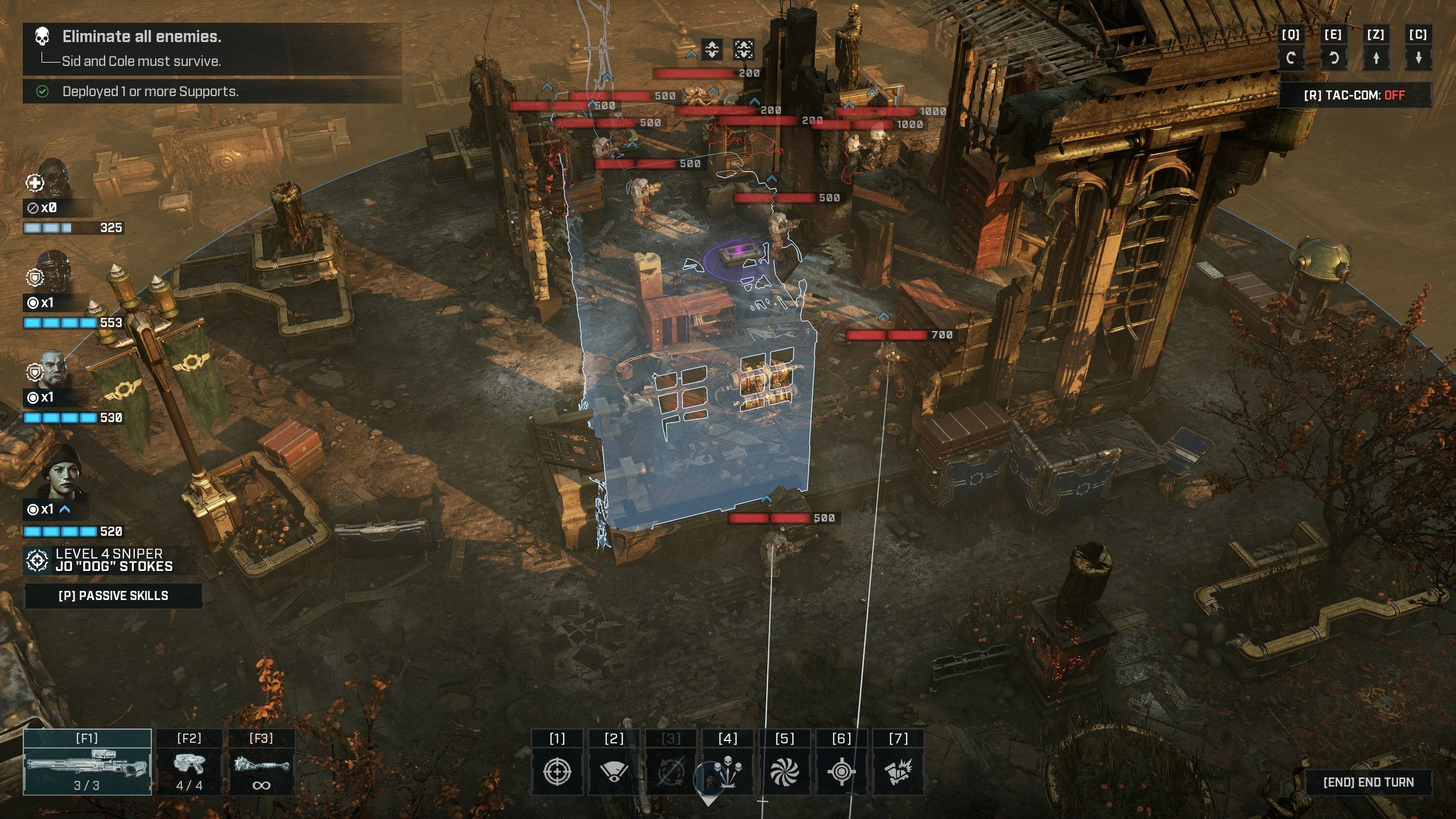This screenshot has width=1456, height=819.
Task: Toggle TAC-COM on
Action: pyautogui.click(x=1354, y=95)
